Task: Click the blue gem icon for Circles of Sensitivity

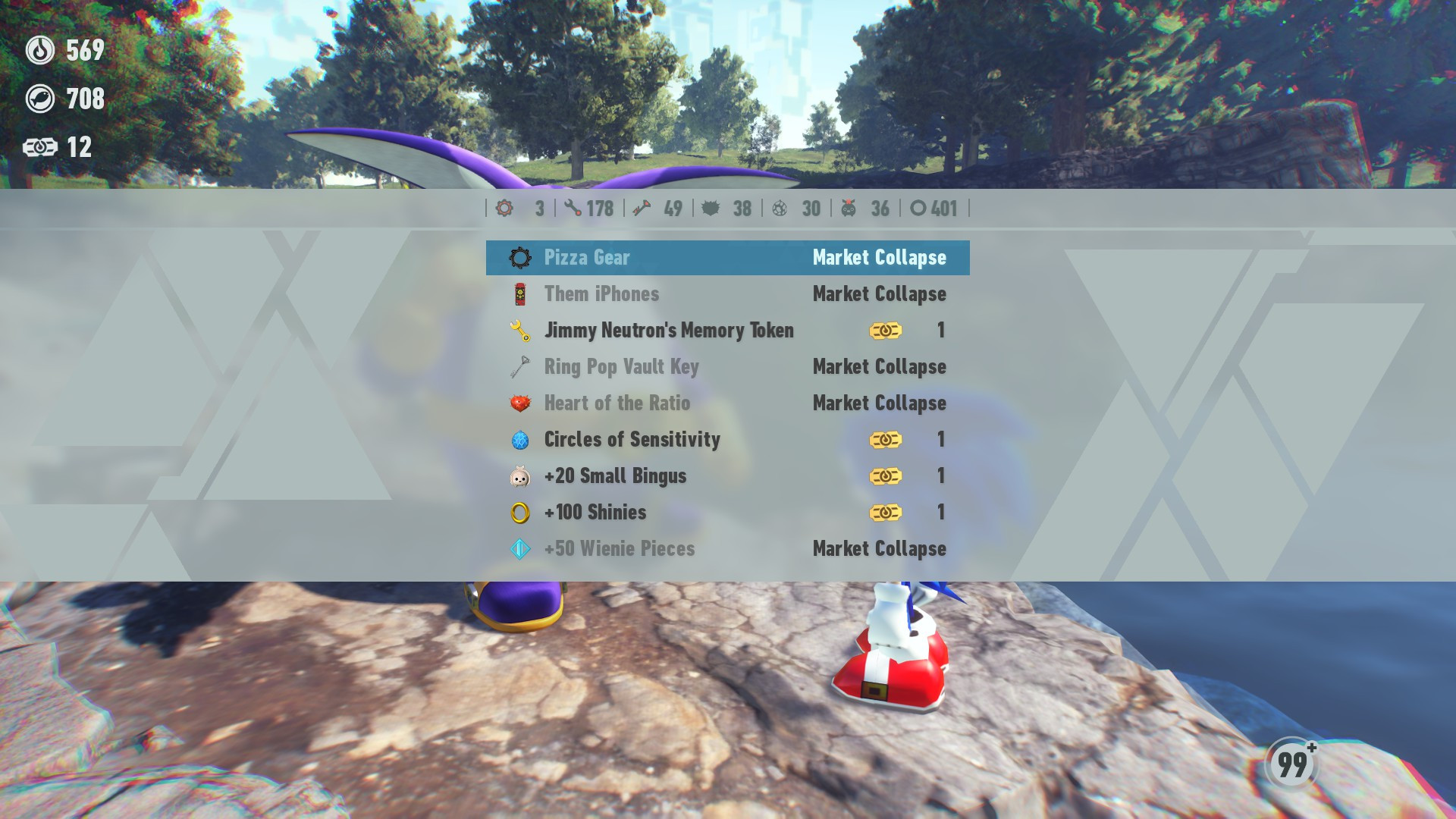Action: (x=519, y=440)
